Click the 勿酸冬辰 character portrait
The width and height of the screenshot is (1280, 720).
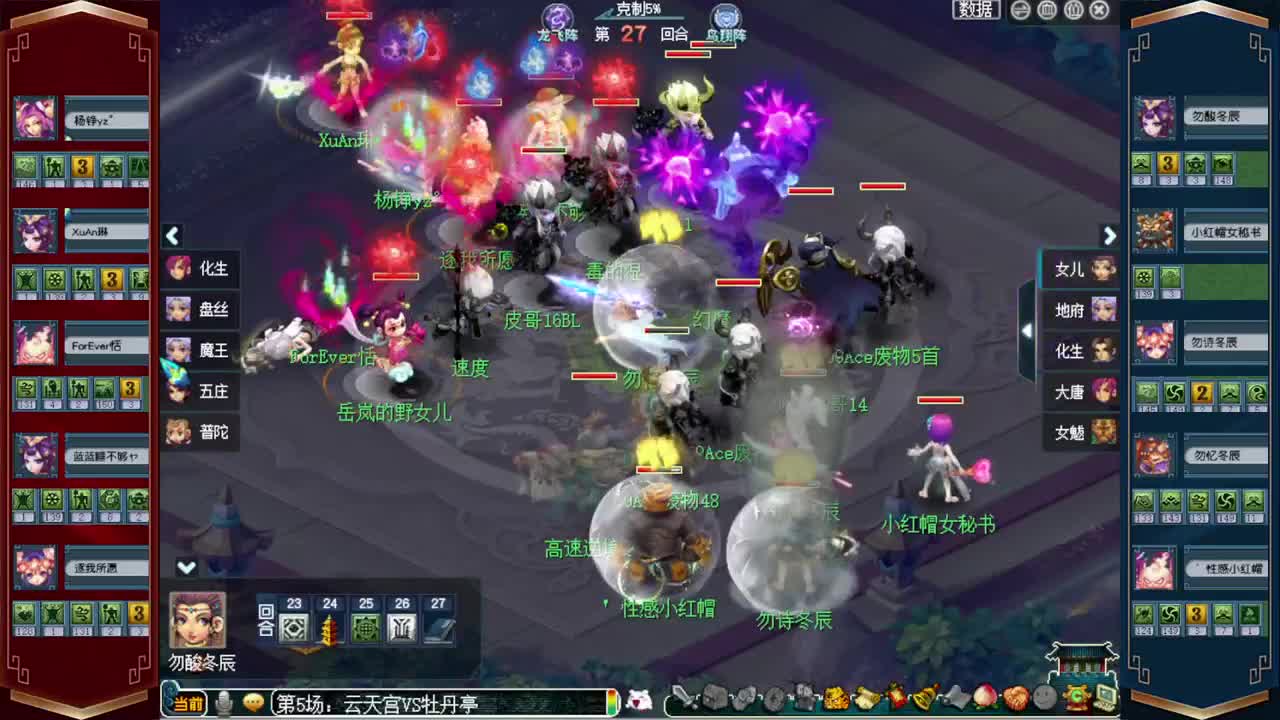pyautogui.click(x=197, y=619)
